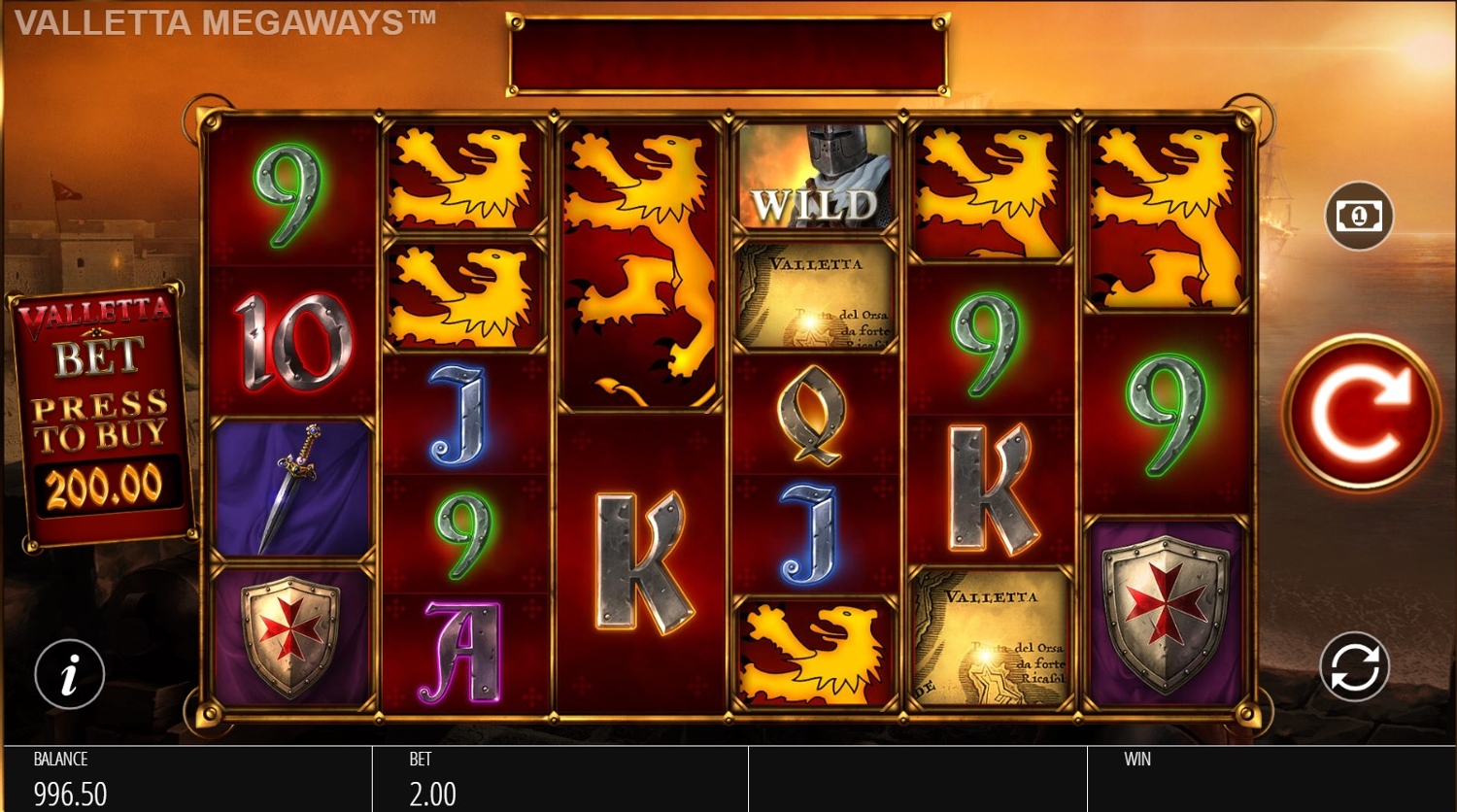Open the bet stake selector
This screenshot has height=812, width=1457.
[1359, 216]
